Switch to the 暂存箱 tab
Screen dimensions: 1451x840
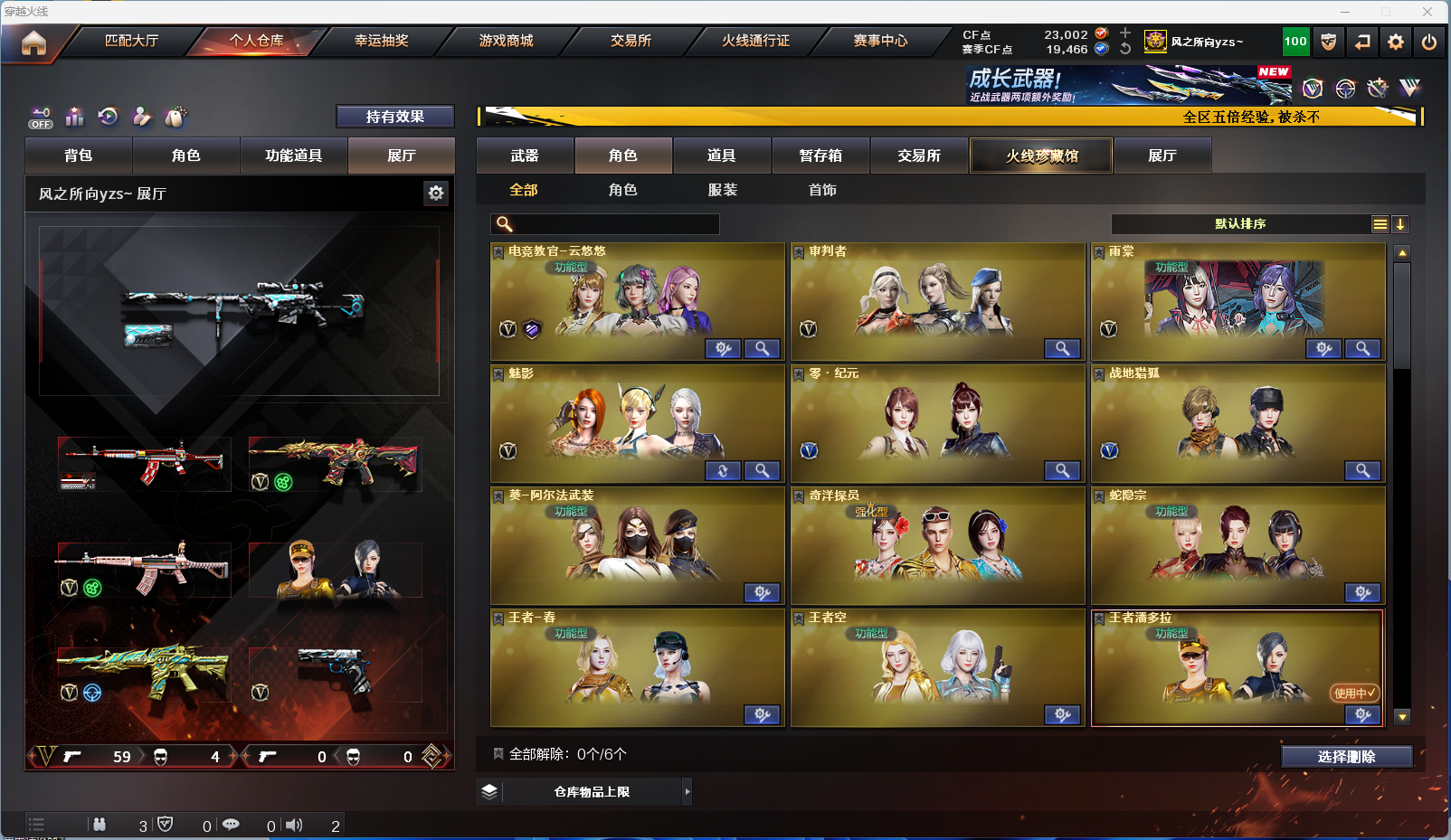(x=820, y=156)
